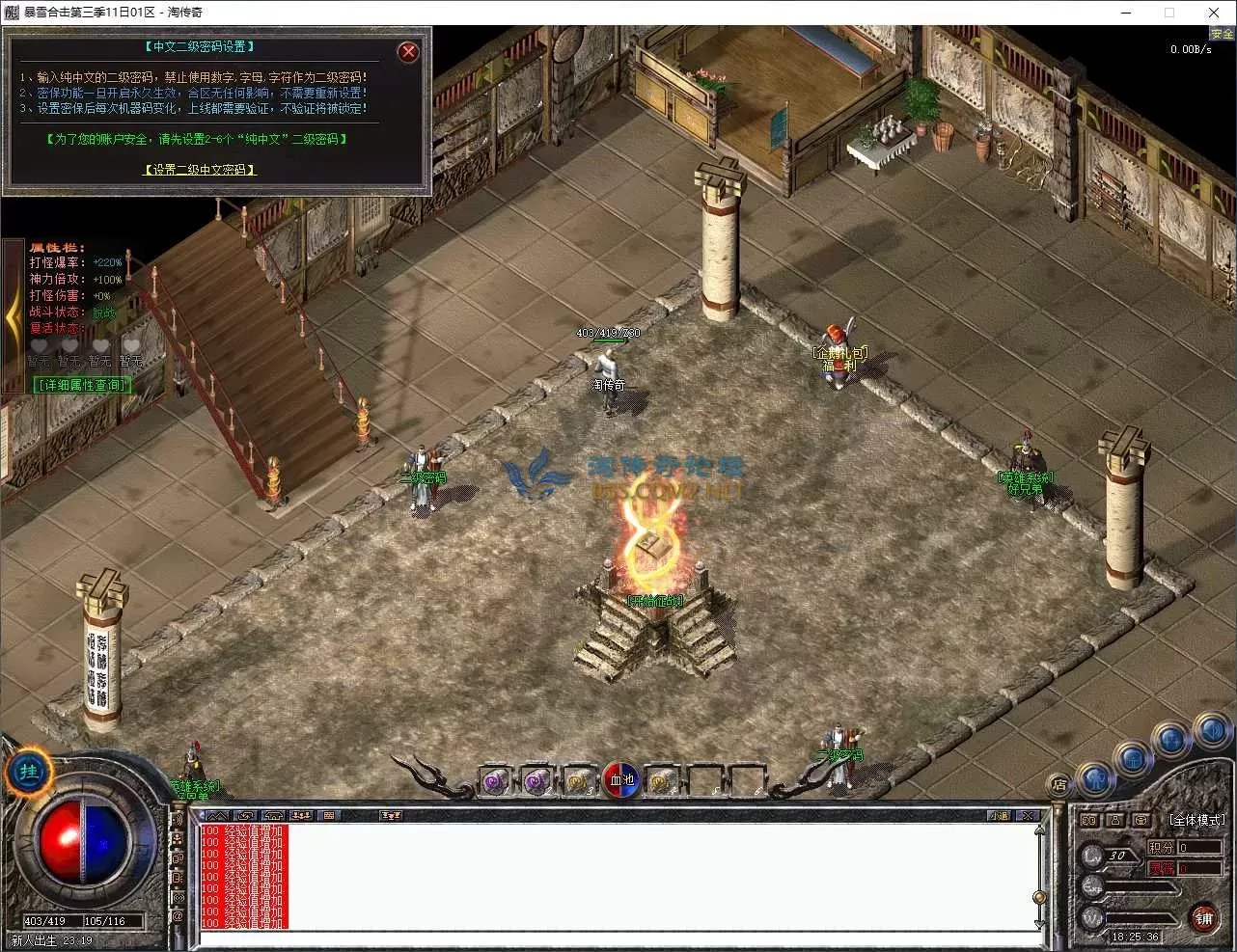
Task: Minimize the game window
Action: [1126, 13]
